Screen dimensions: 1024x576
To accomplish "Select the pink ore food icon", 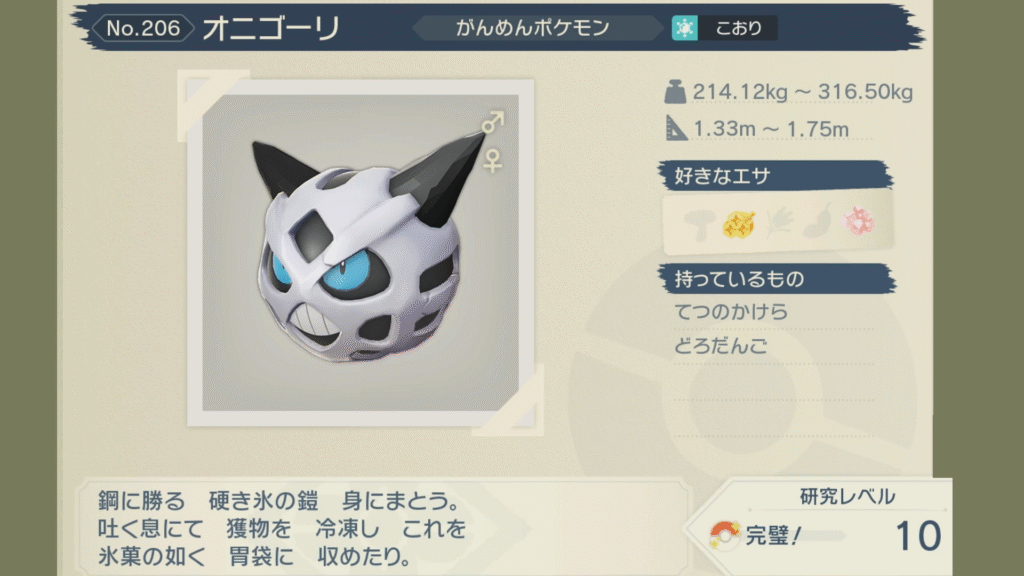I will coord(859,222).
